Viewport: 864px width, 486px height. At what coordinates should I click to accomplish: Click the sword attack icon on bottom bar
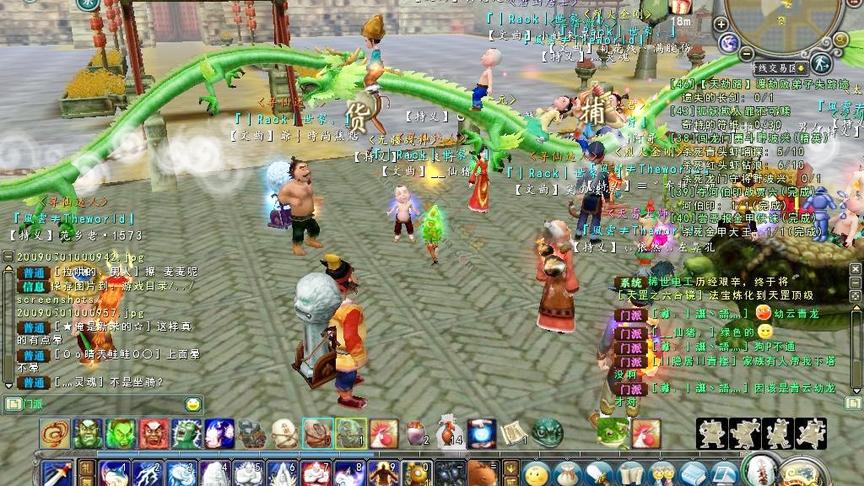point(55,472)
